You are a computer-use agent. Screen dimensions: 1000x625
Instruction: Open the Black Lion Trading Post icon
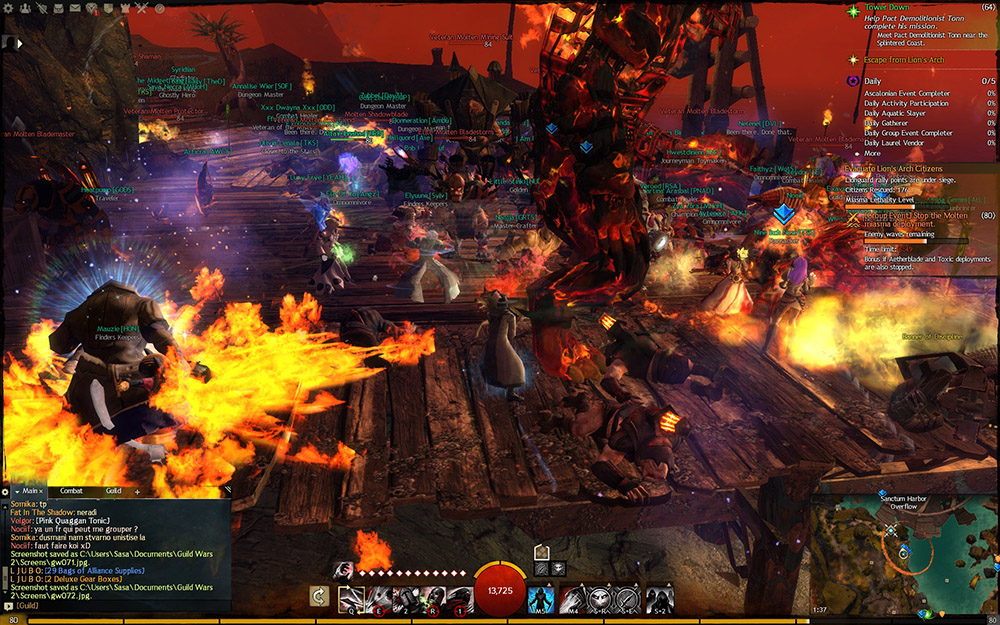point(92,9)
